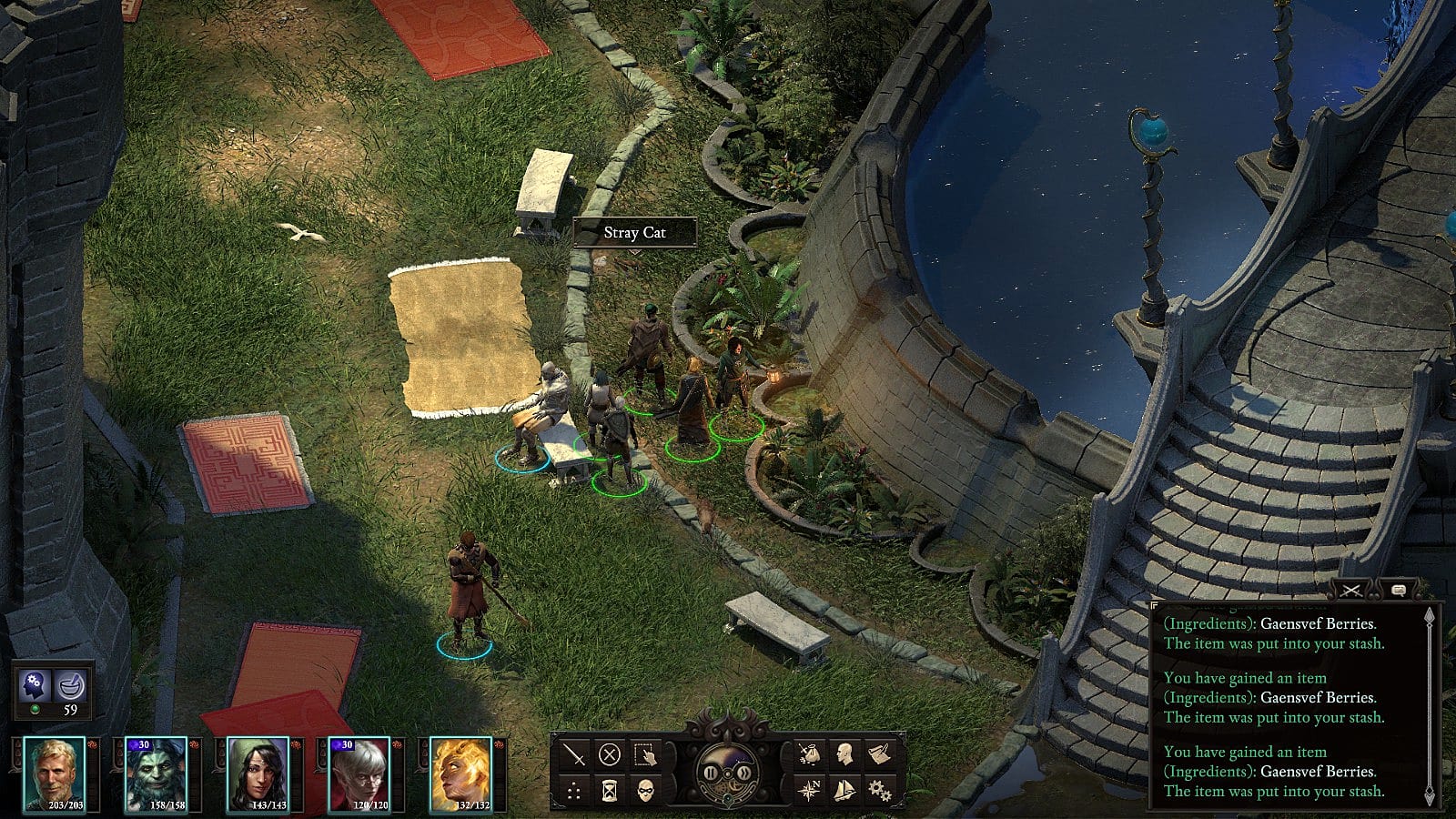Activate the select-all party button
This screenshot has height=819, width=1456.
645,754
